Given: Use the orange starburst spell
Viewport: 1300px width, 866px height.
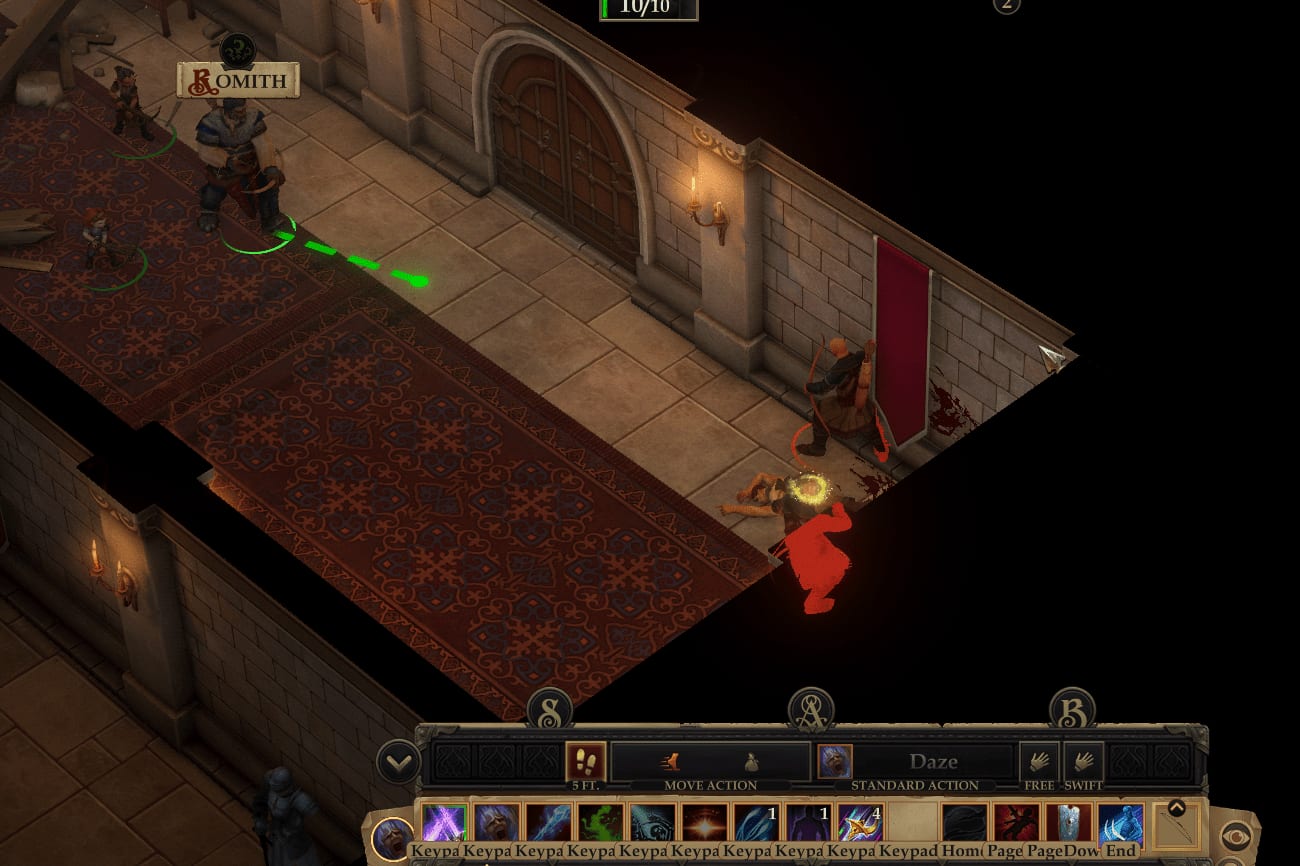Looking at the screenshot, I should coord(703,823).
